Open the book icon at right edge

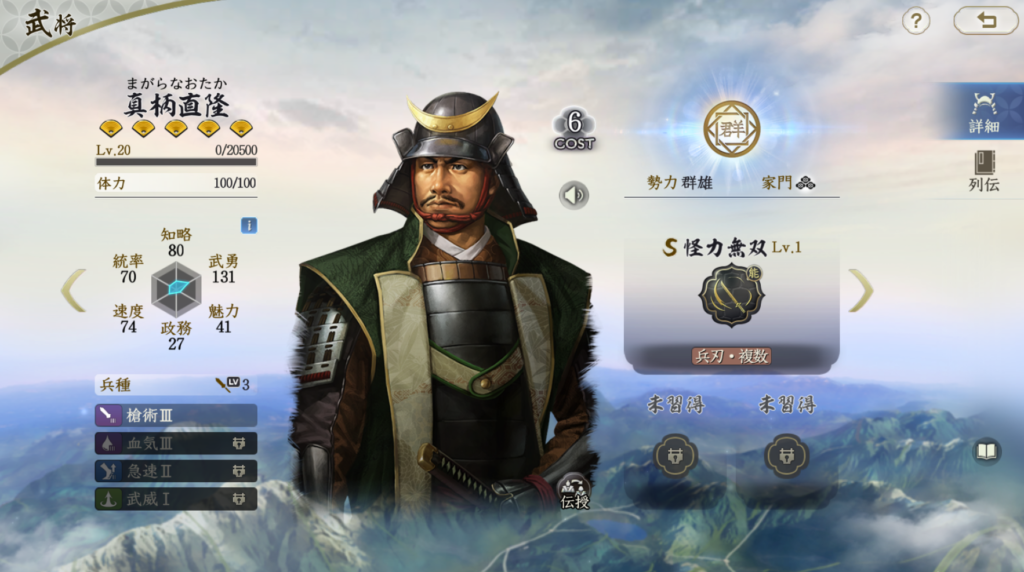coord(986,451)
